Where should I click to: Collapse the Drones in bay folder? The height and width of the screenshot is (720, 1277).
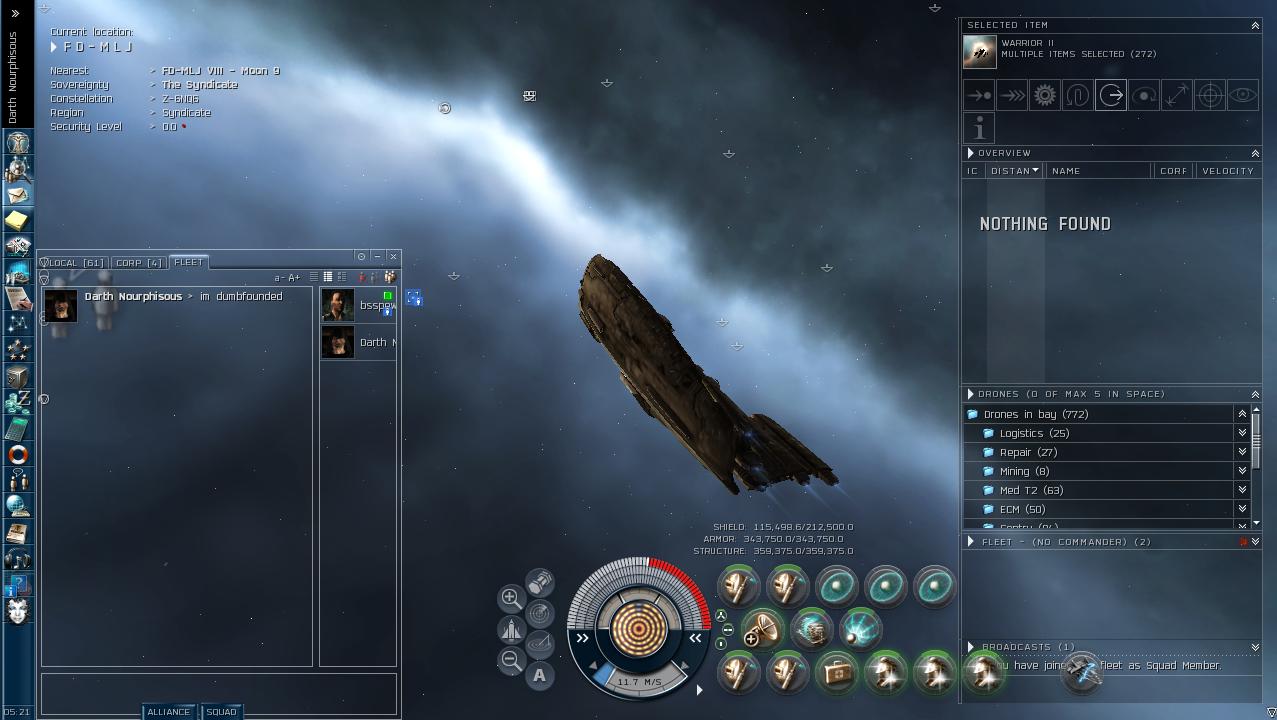tap(972, 414)
